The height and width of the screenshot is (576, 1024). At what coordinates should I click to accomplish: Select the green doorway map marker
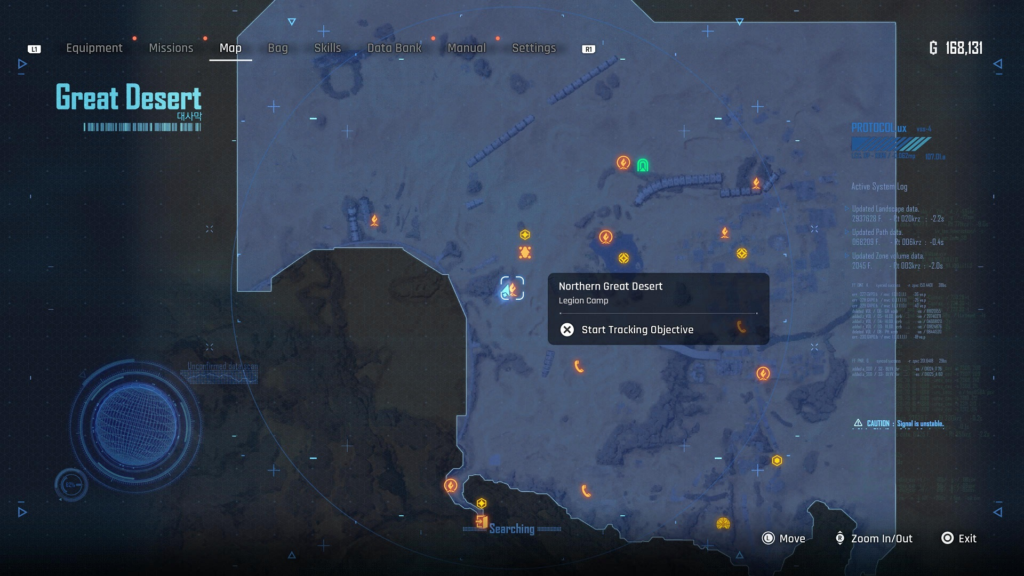[x=643, y=164]
